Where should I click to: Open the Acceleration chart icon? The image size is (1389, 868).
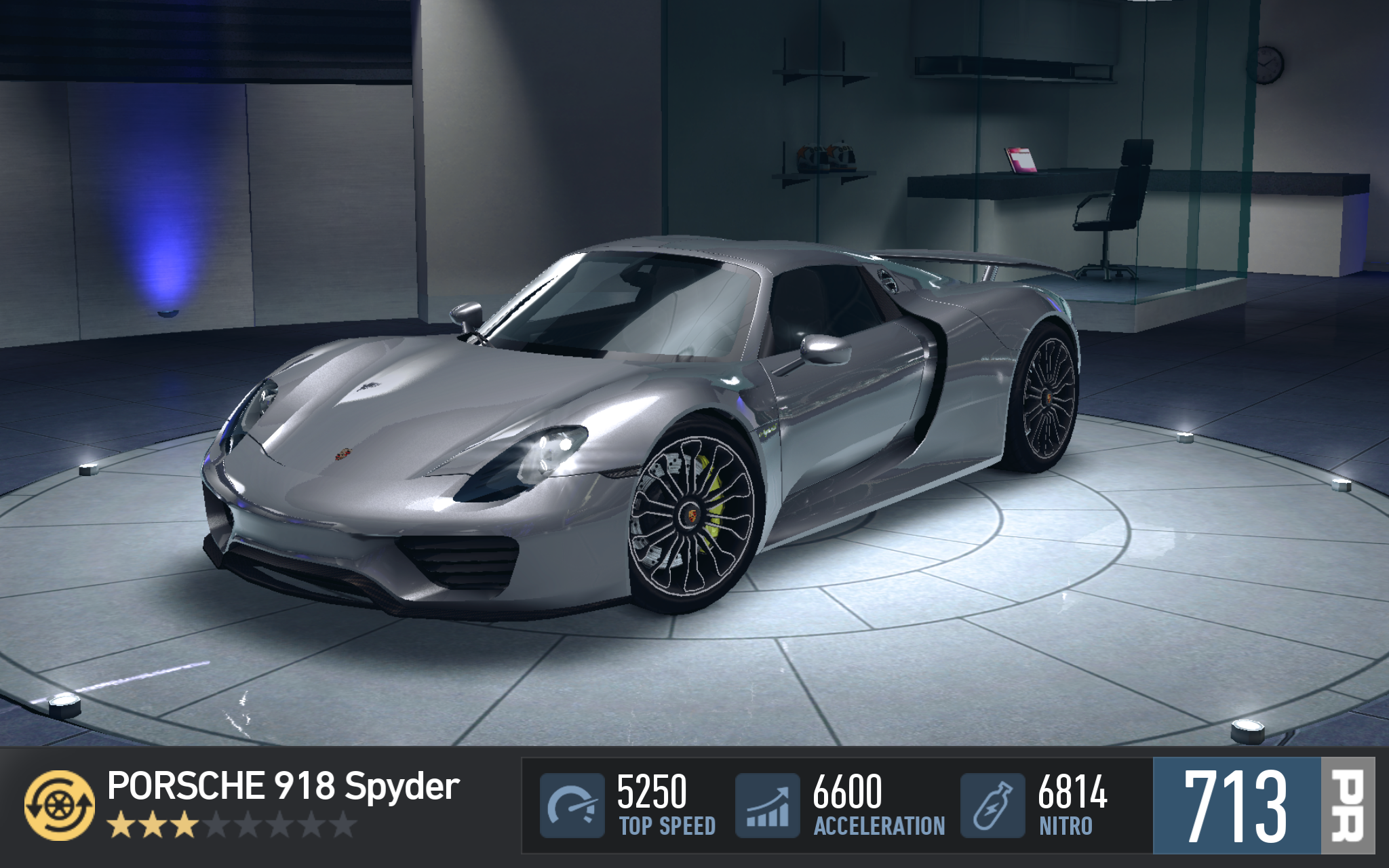767,805
